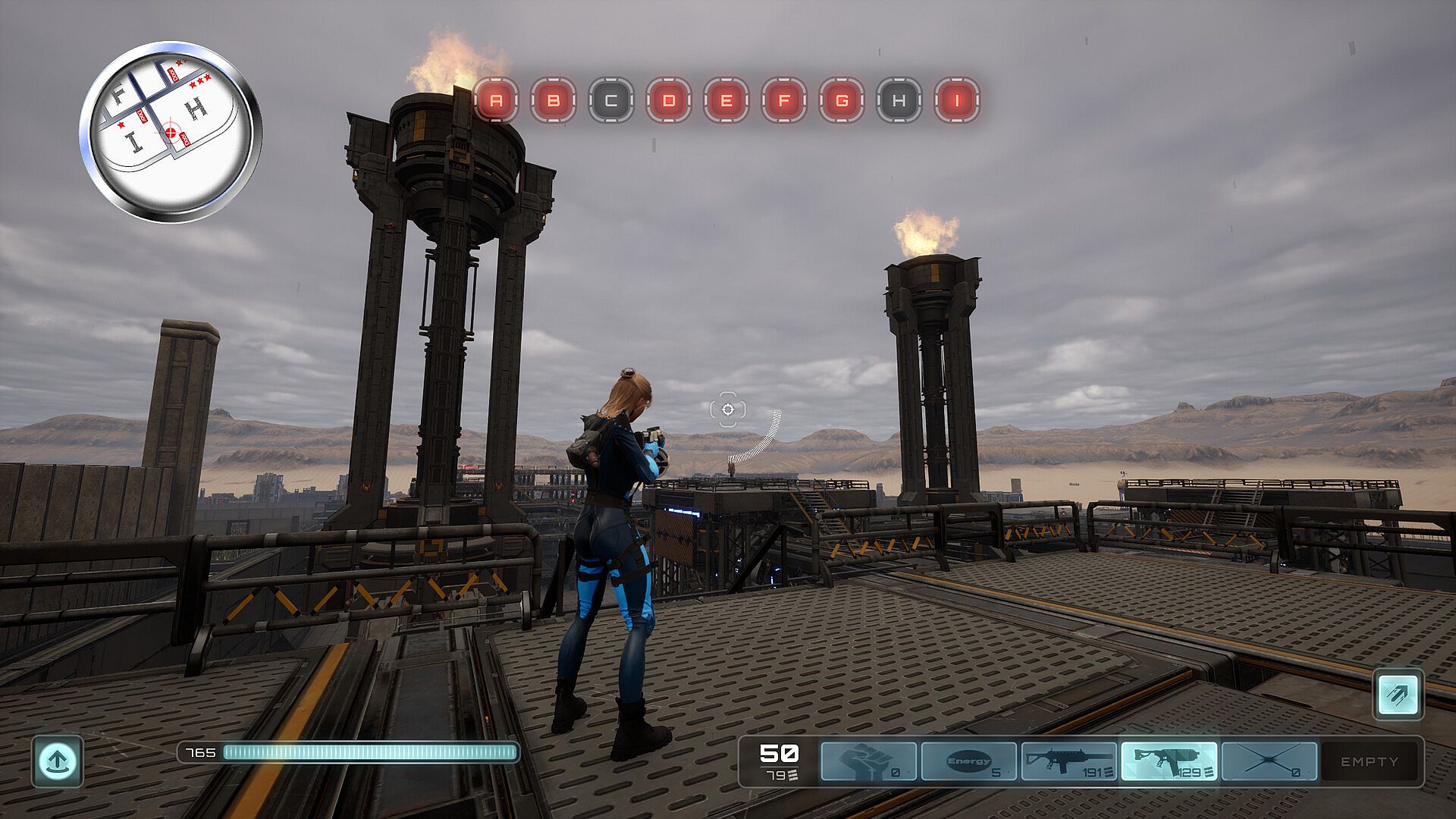Use the Energy item slot
This screenshot has width=1456, height=819.
[x=968, y=761]
